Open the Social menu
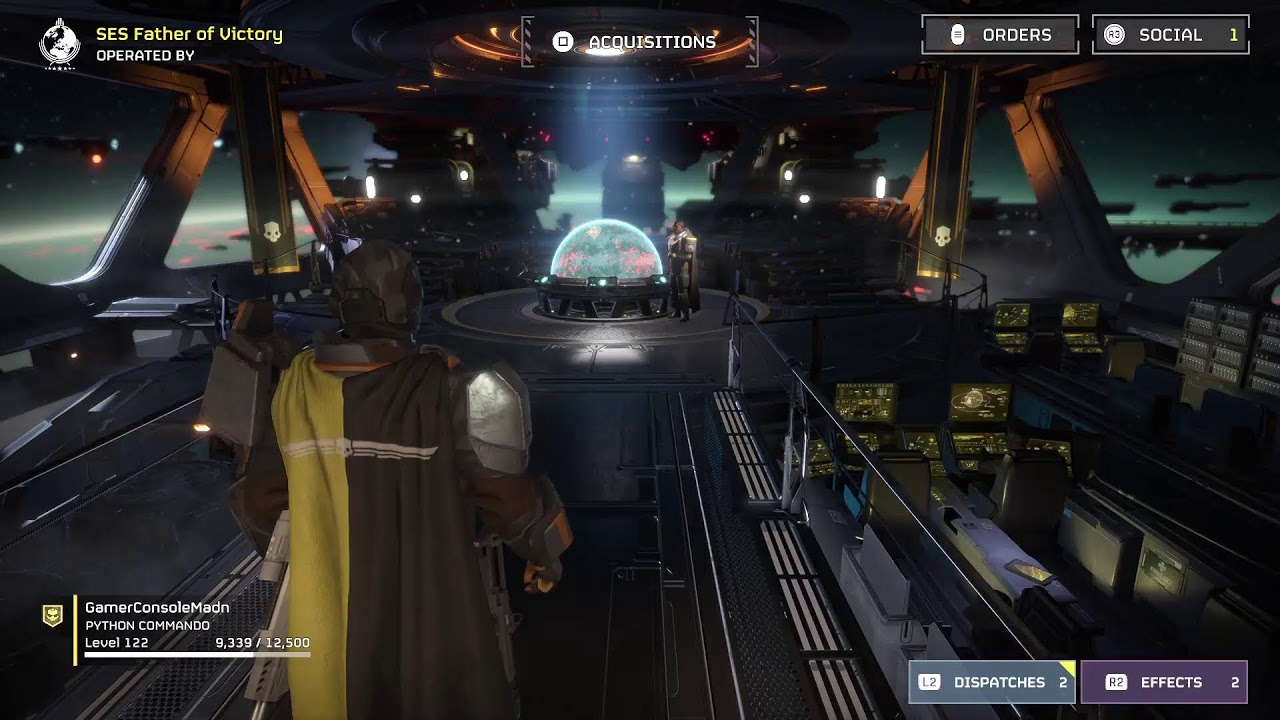The width and height of the screenshot is (1280, 720). [x=1170, y=35]
